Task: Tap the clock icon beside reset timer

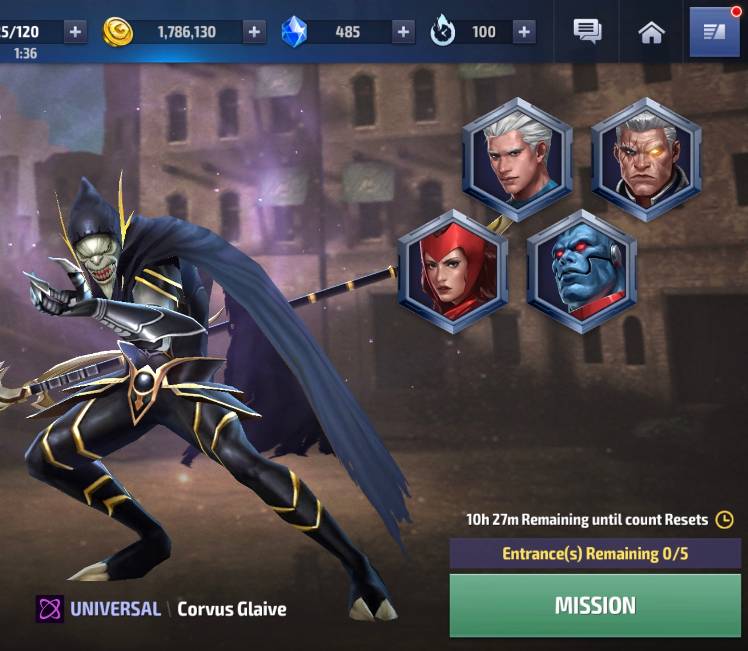Action: pyautogui.click(x=725, y=519)
